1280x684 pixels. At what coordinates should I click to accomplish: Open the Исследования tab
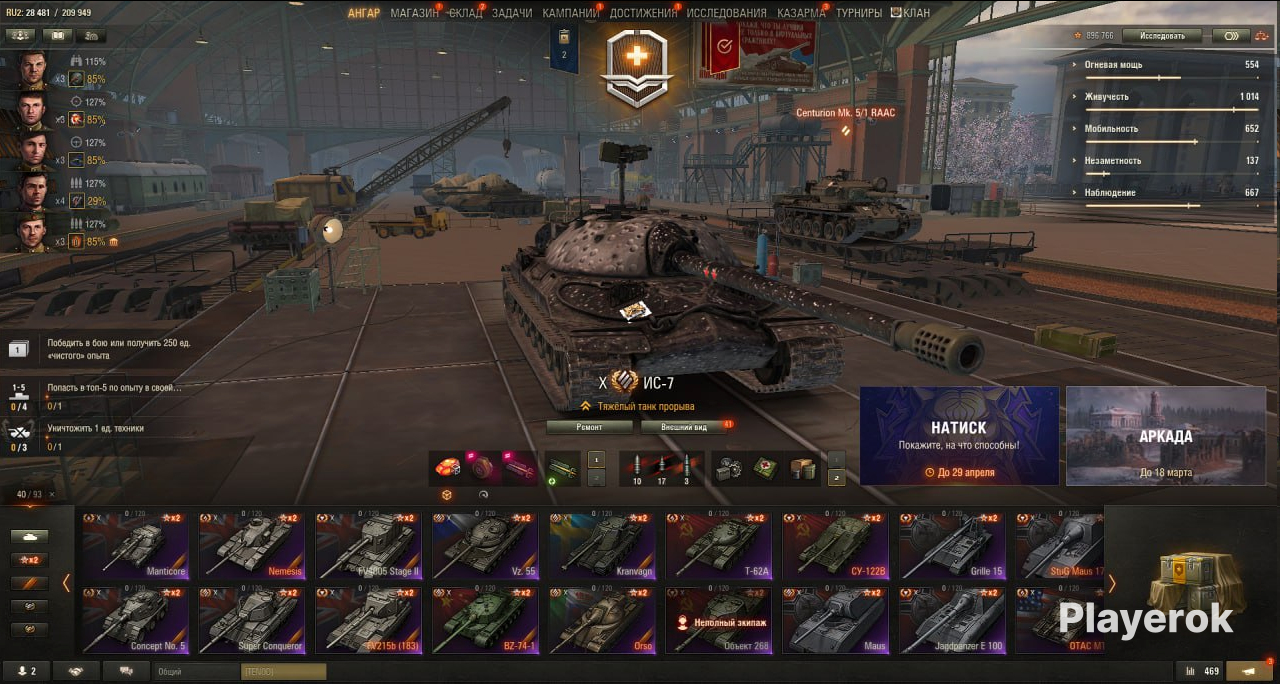(x=726, y=13)
